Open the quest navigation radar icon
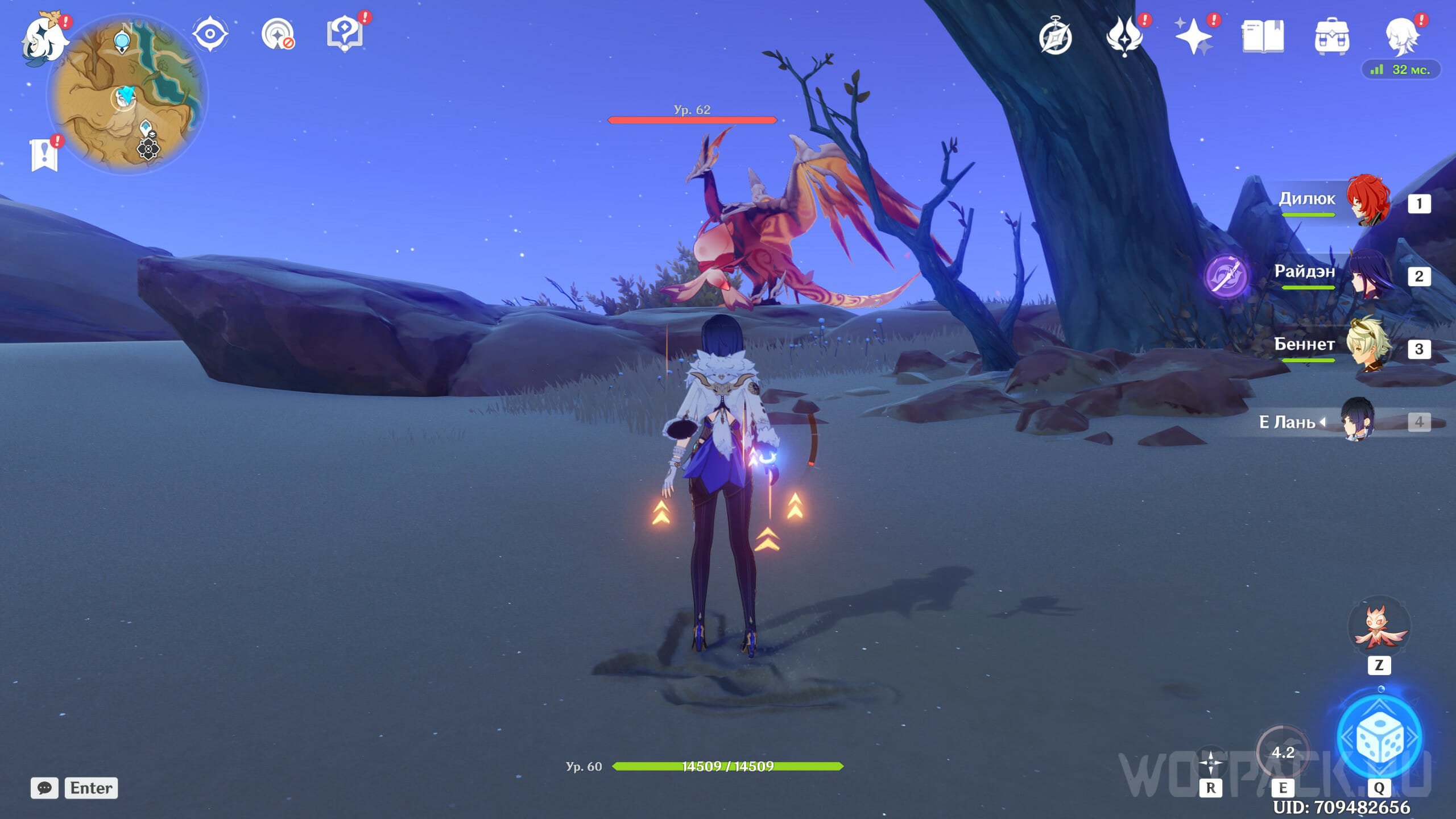This screenshot has height=819, width=1456. (x=278, y=35)
